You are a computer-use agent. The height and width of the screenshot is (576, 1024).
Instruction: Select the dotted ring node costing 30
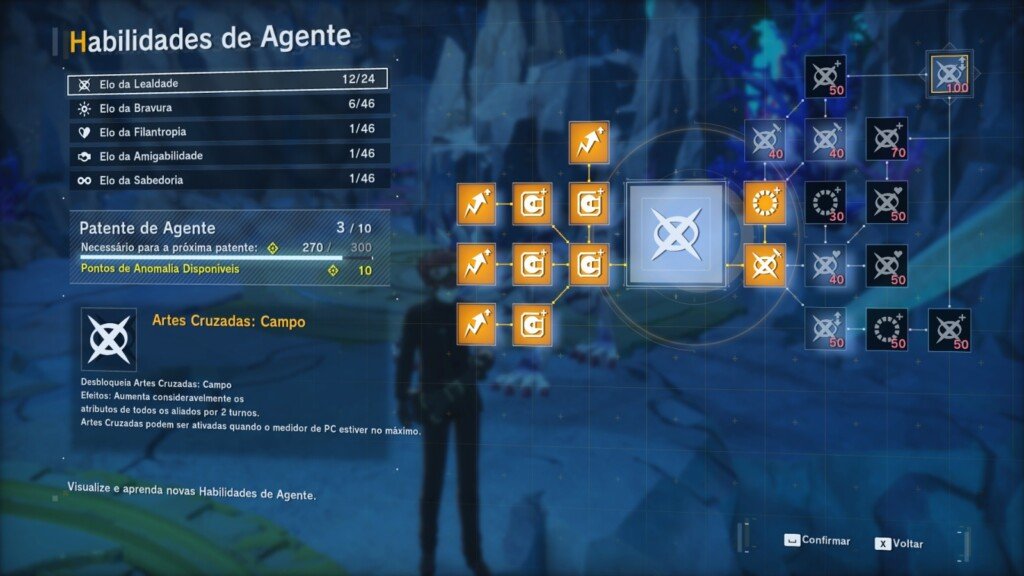click(x=825, y=202)
